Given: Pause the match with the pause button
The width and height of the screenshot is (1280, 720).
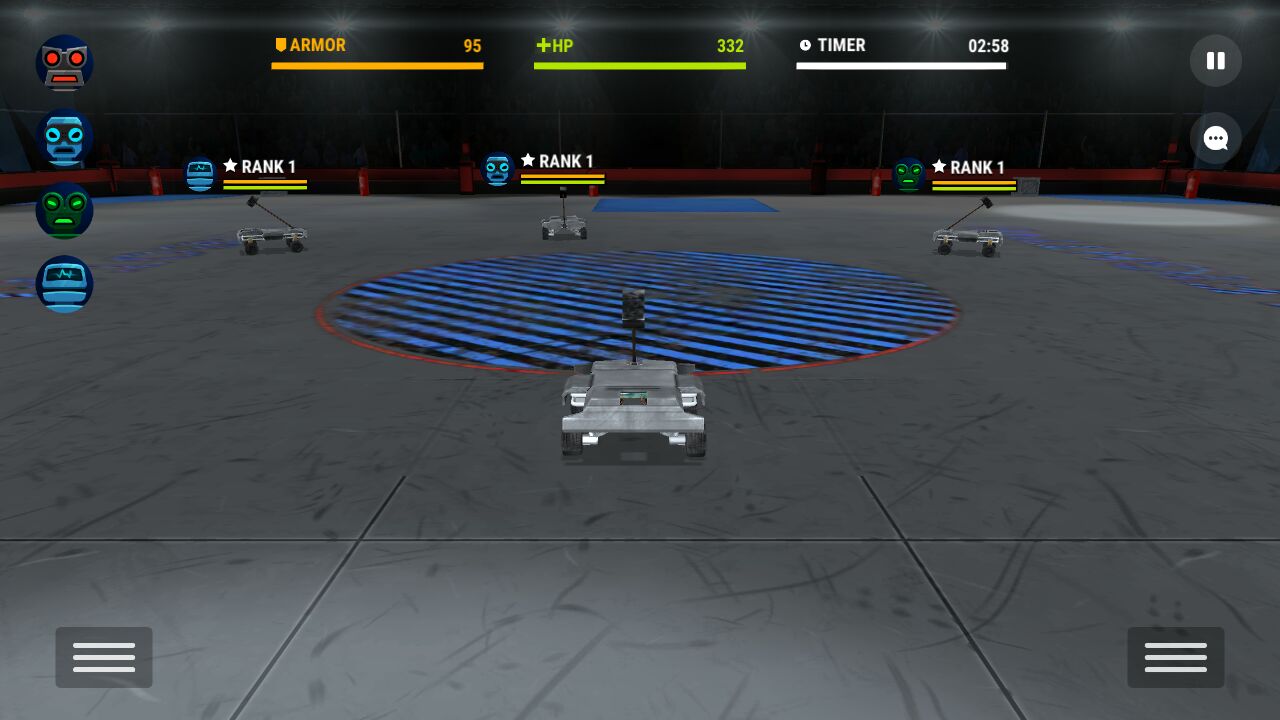Looking at the screenshot, I should (1215, 61).
